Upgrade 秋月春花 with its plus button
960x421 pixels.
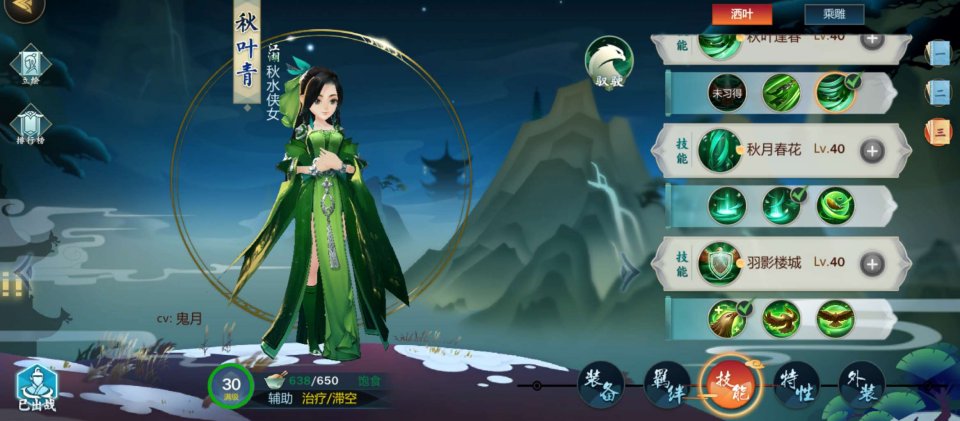[x=872, y=150]
